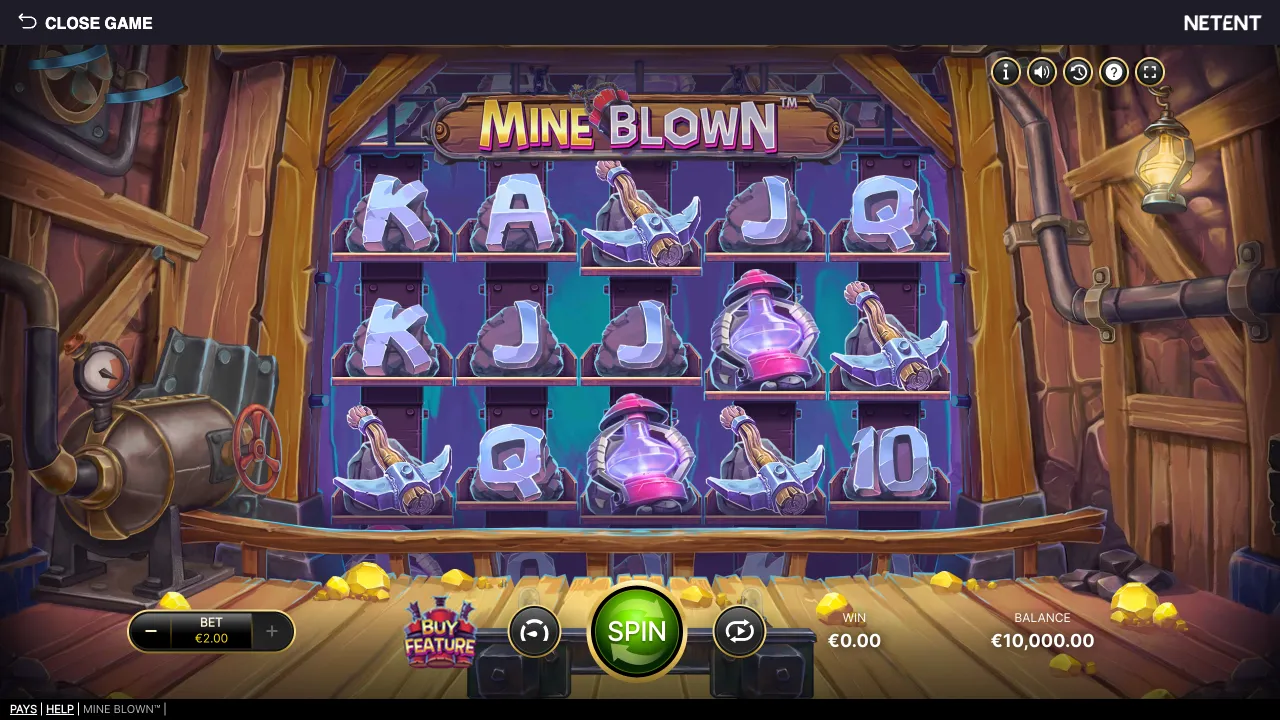Open the HELP page from the bottom bar
The width and height of the screenshot is (1280, 720).
[60, 709]
